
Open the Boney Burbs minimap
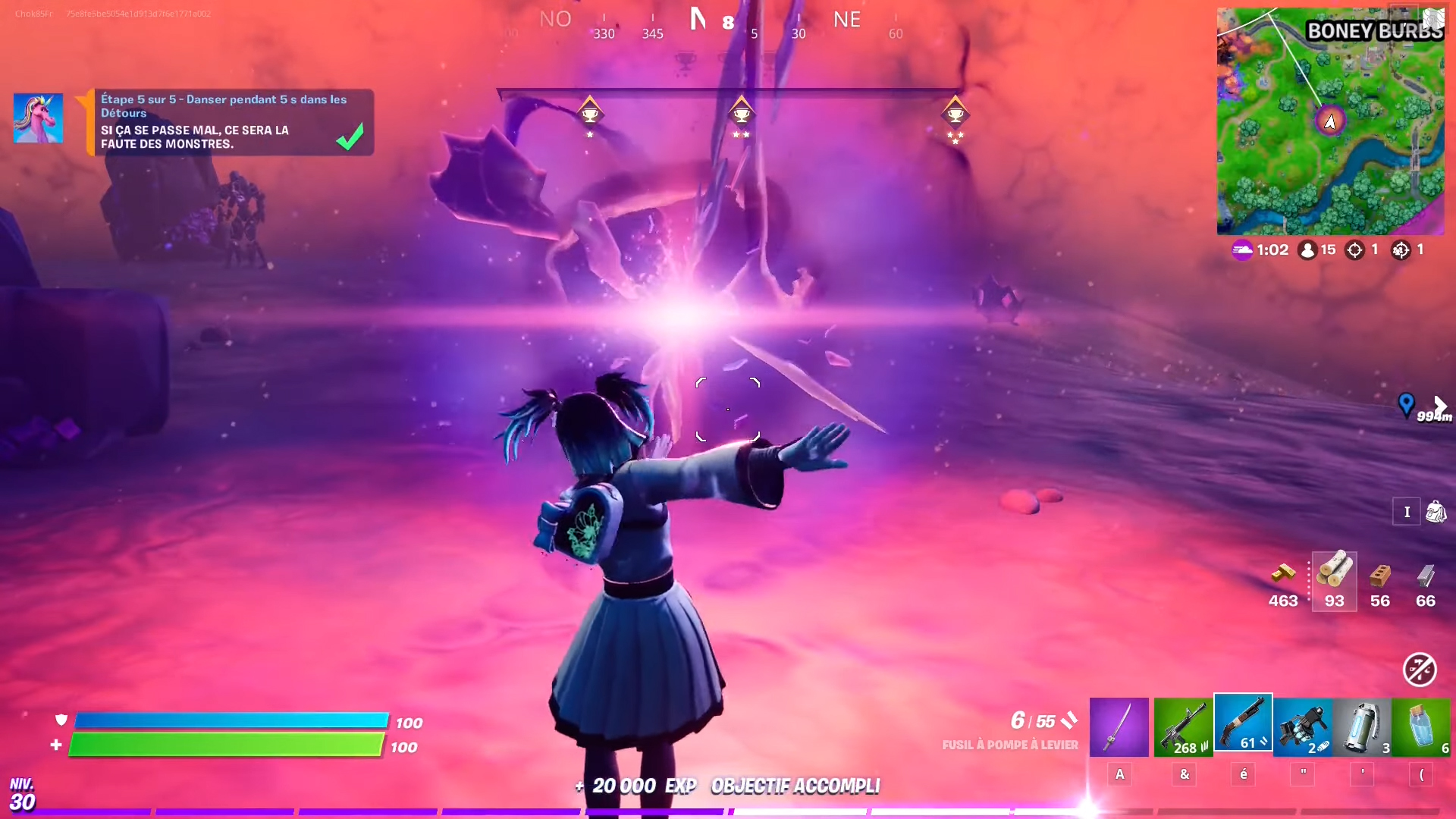click(x=1330, y=121)
